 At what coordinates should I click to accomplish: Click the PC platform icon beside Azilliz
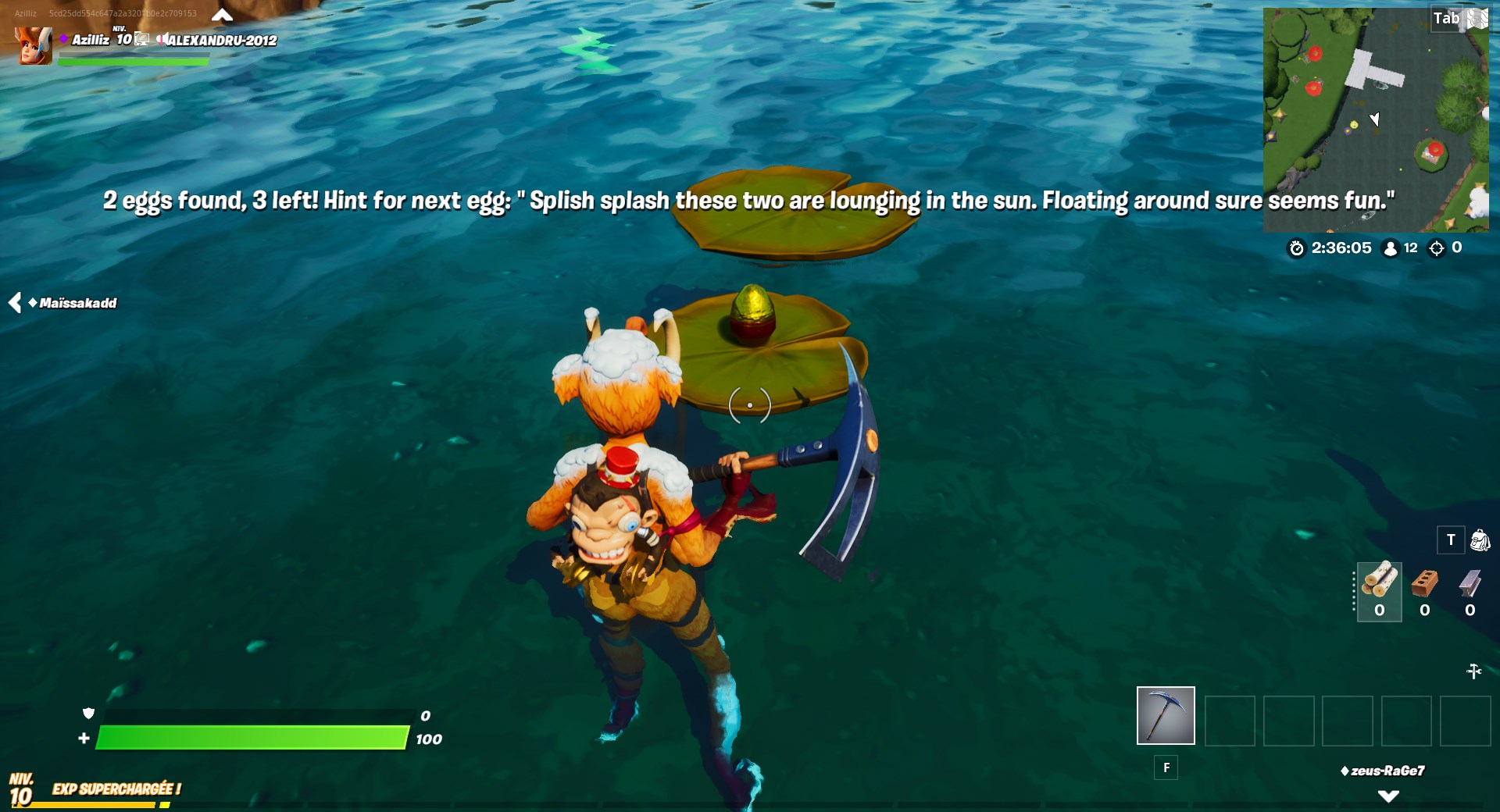click(141, 38)
